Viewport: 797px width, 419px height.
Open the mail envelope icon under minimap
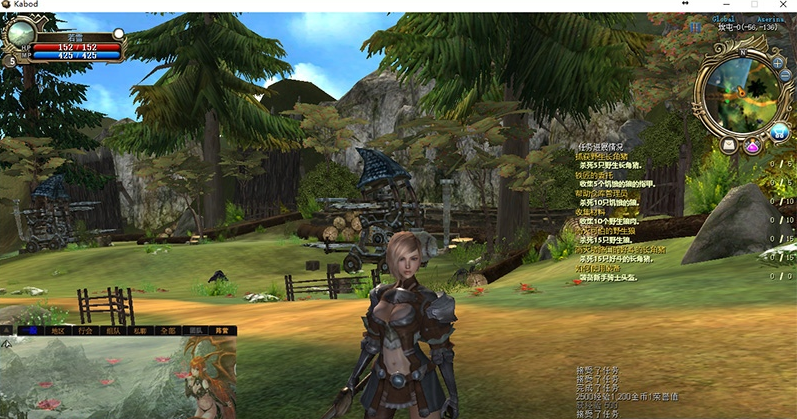coord(728,145)
